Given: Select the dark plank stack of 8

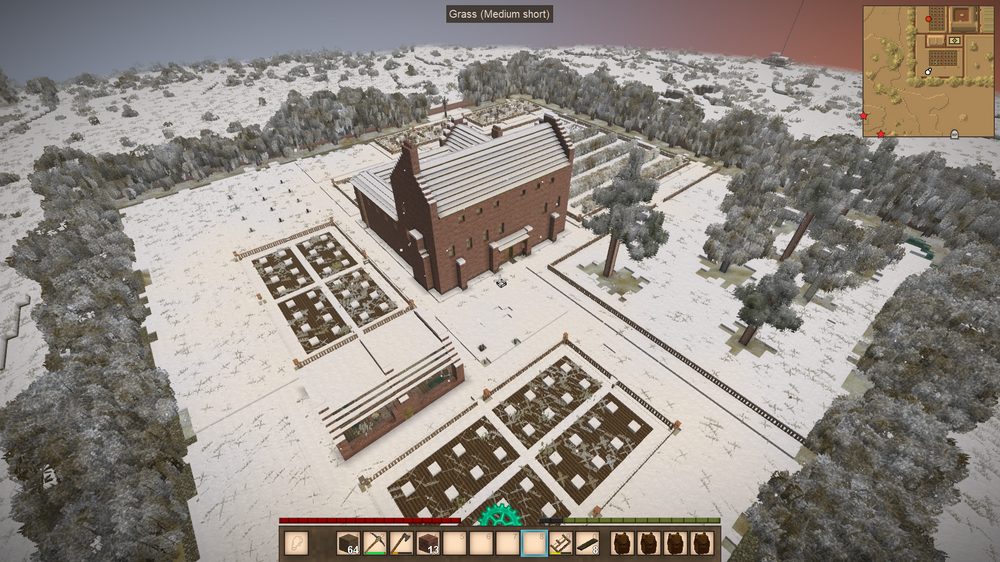Looking at the screenshot, I should point(588,543).
